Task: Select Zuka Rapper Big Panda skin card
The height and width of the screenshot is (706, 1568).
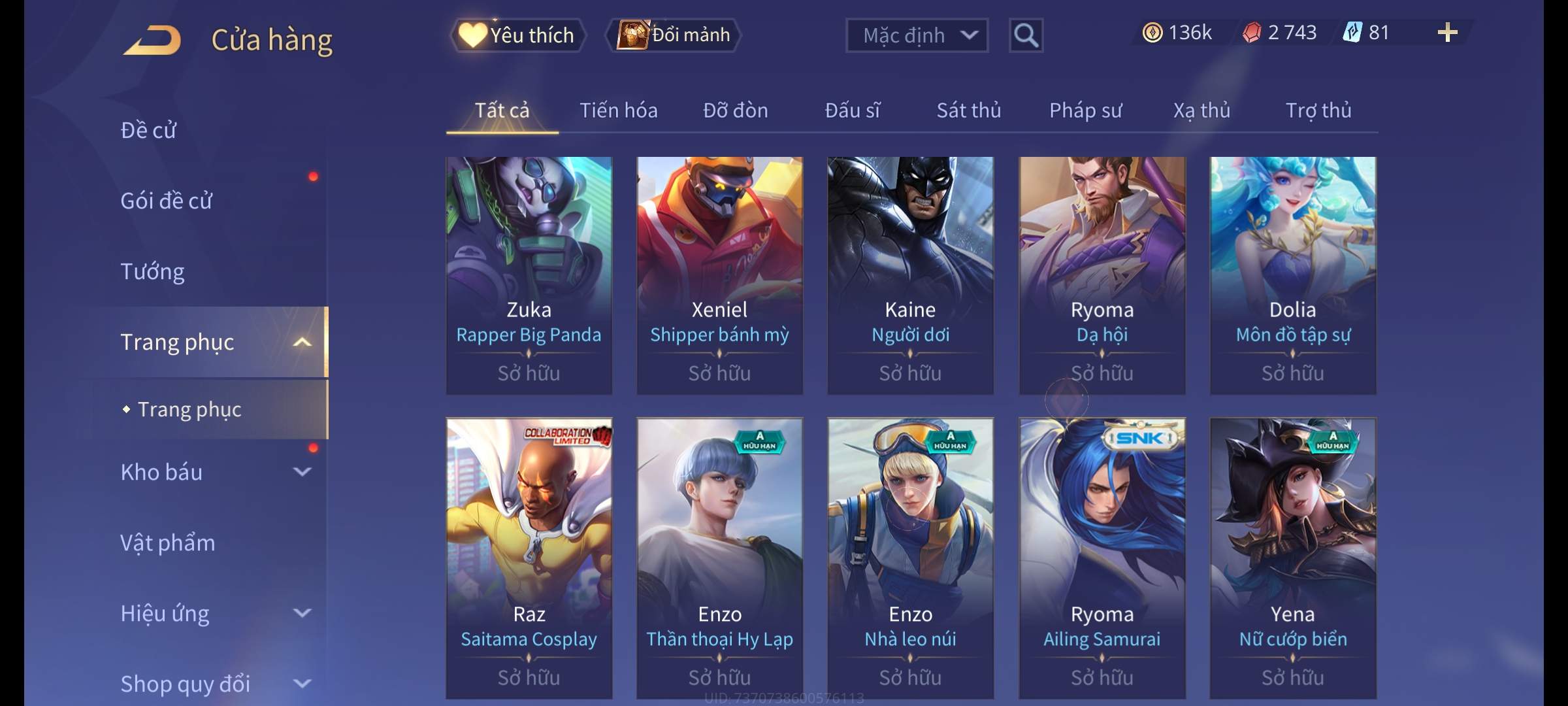Action: [x=529, y=275]
